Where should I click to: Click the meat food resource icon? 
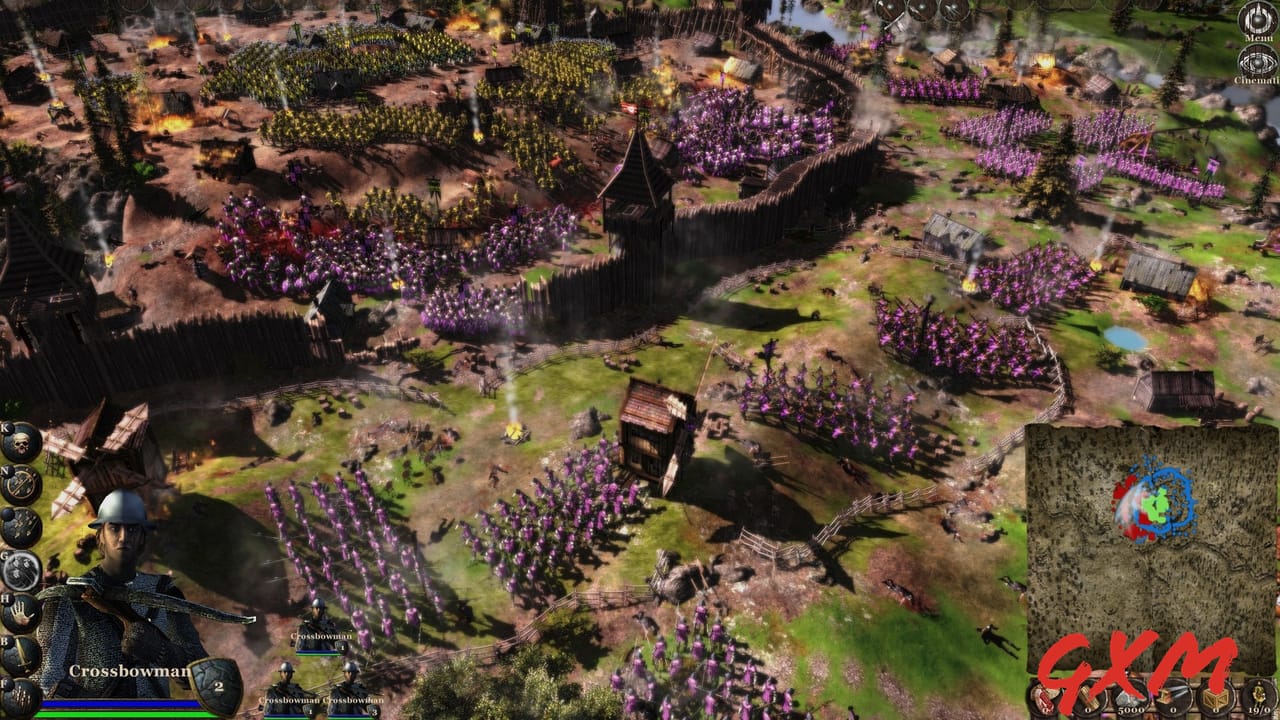(1044, 698)
